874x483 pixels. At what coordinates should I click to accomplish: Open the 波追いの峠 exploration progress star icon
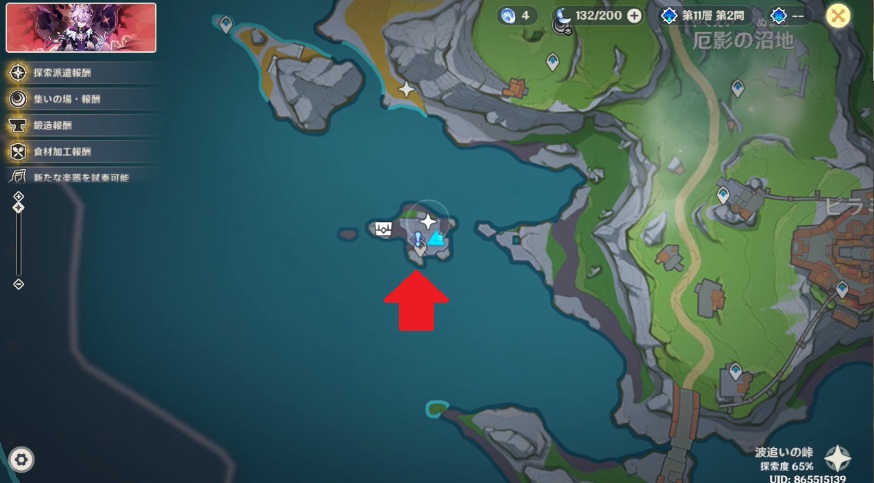[838, 459]
